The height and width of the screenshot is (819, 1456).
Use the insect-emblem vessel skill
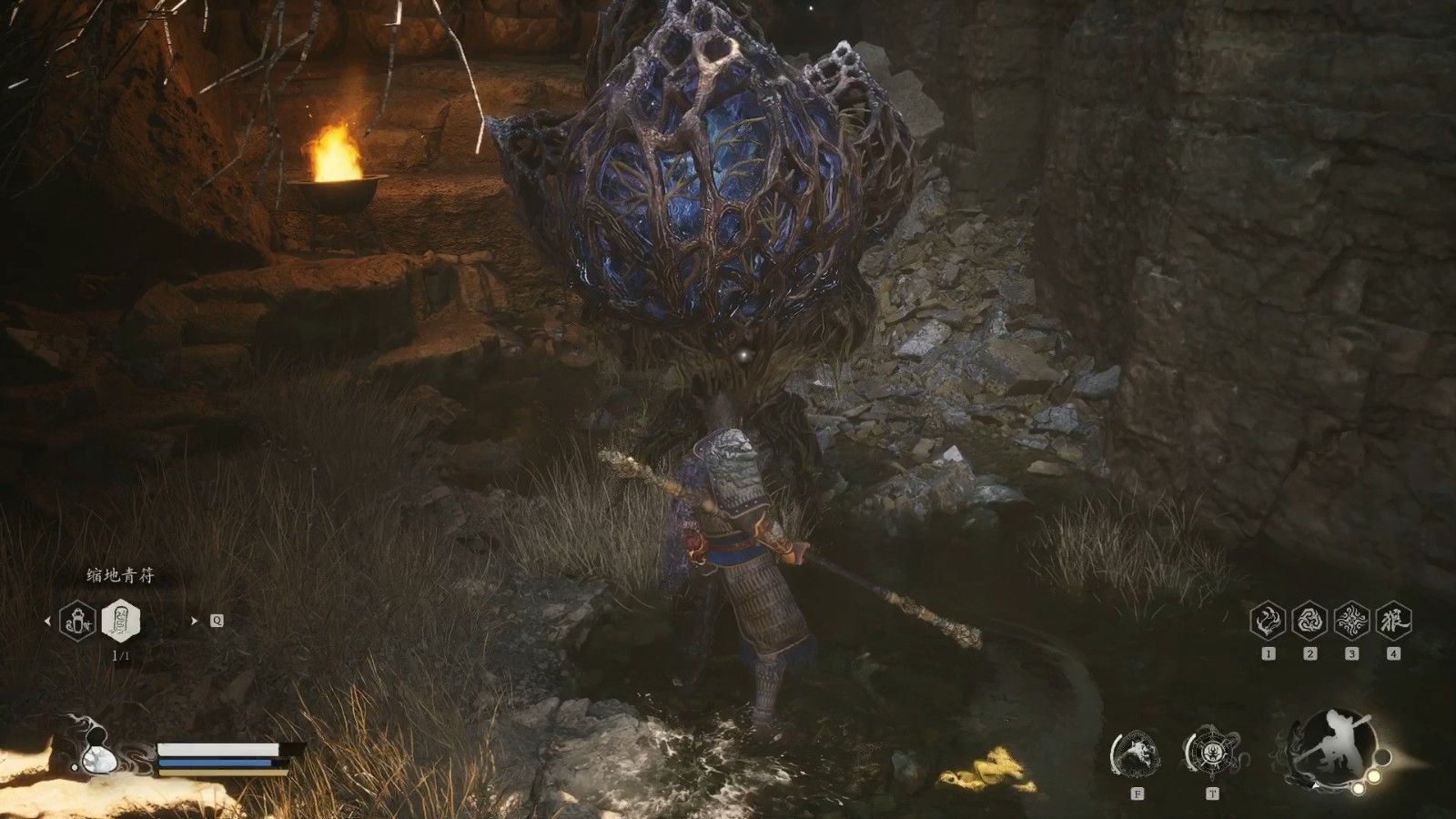point(1212,753)
